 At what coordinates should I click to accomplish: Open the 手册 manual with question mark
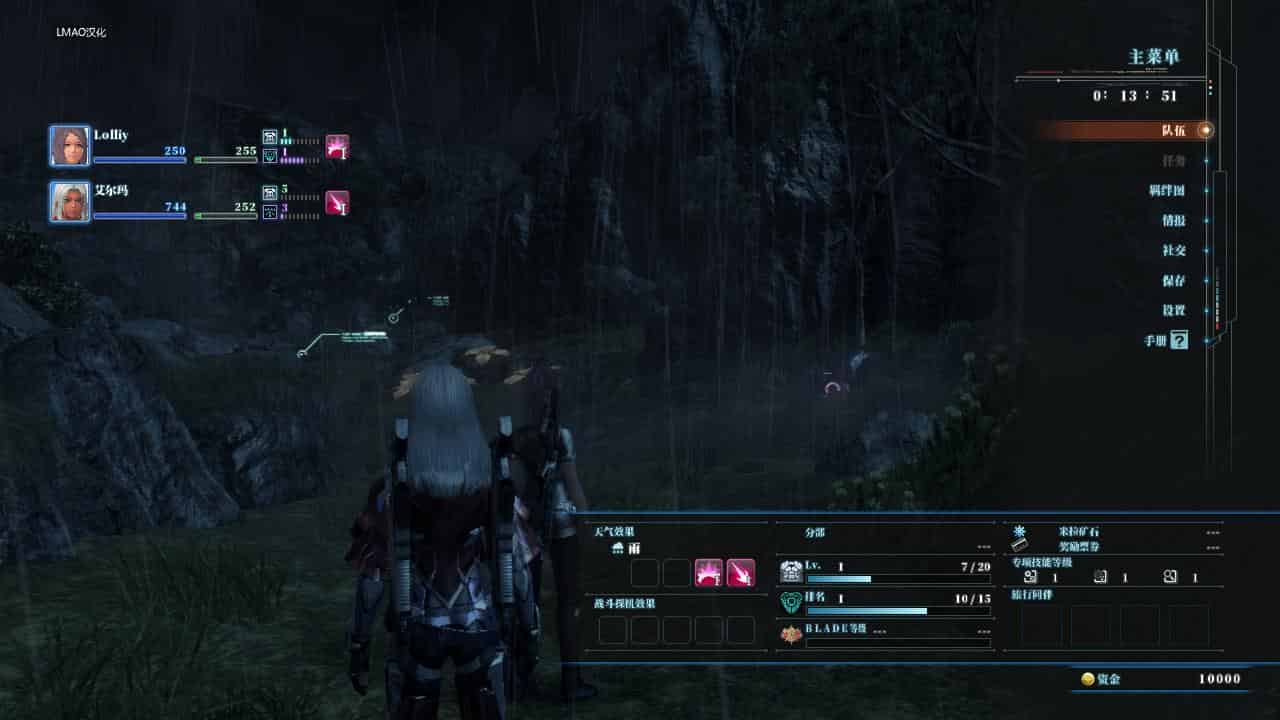[x=1167, y=341]
